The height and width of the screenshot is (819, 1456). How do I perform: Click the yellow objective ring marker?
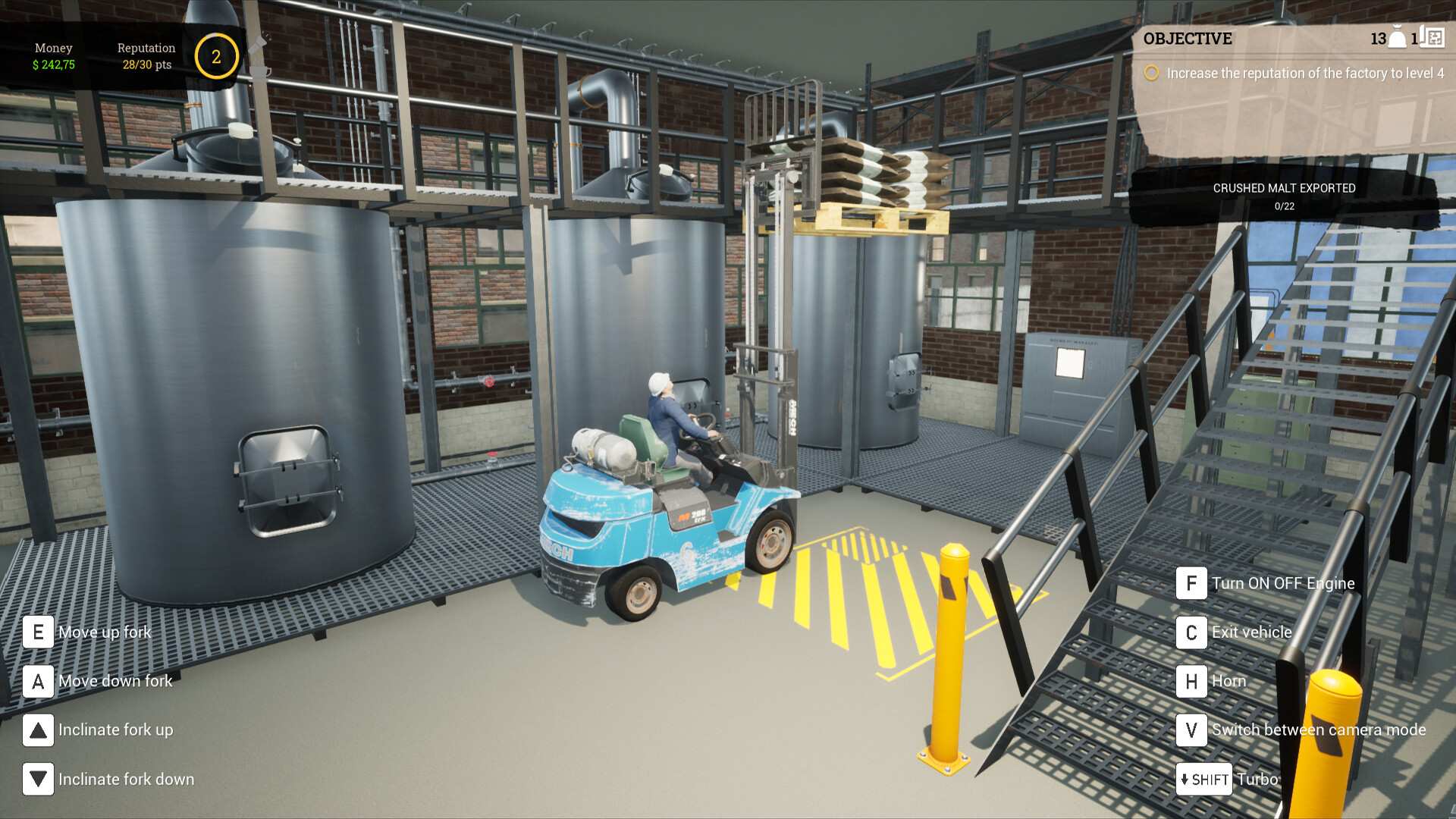coord(1152,74)
